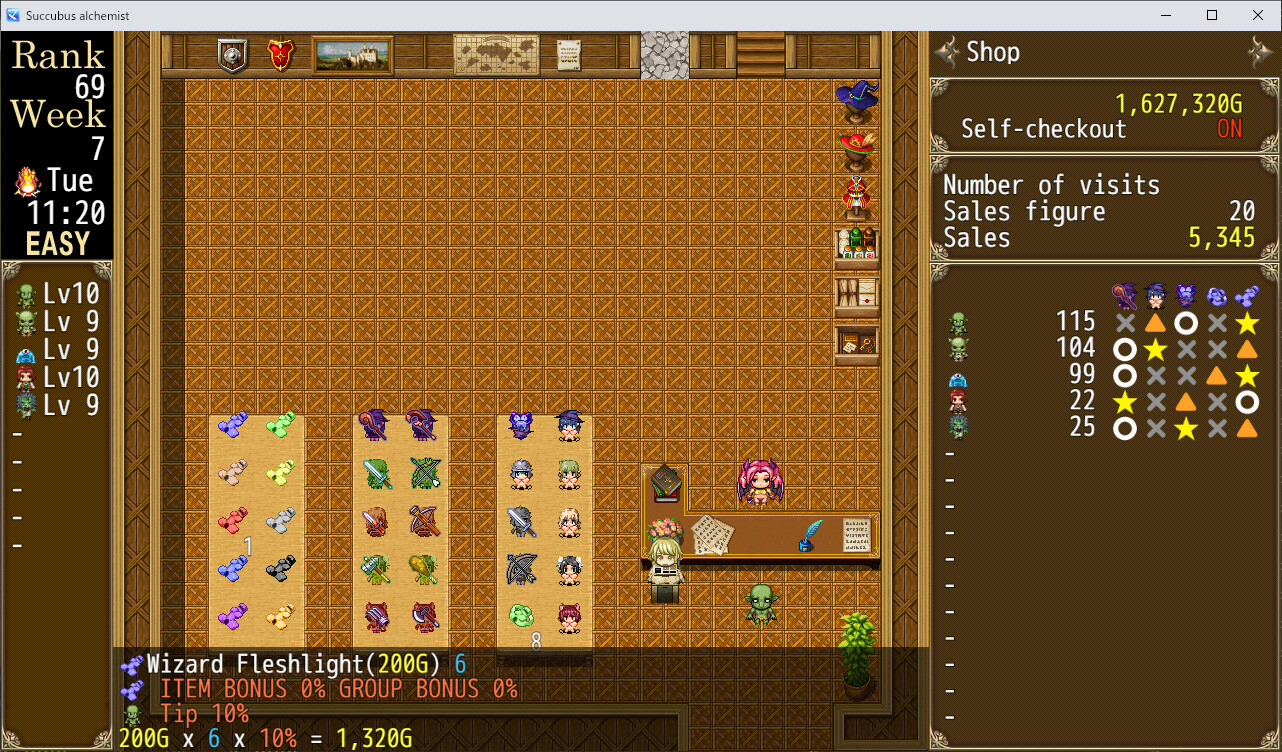Select the red crest hanging on the wall
Screen dimensions: 1282x752
pos(280,55)
